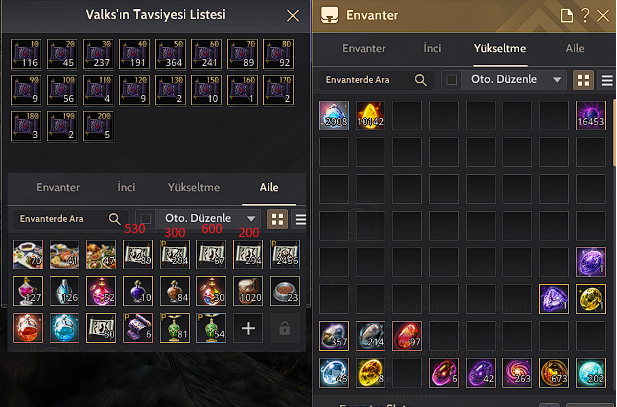The width and height of the screenshot is (617, 407).
Task: Choose the blue item stack of 2008
Action: (334, 116)
